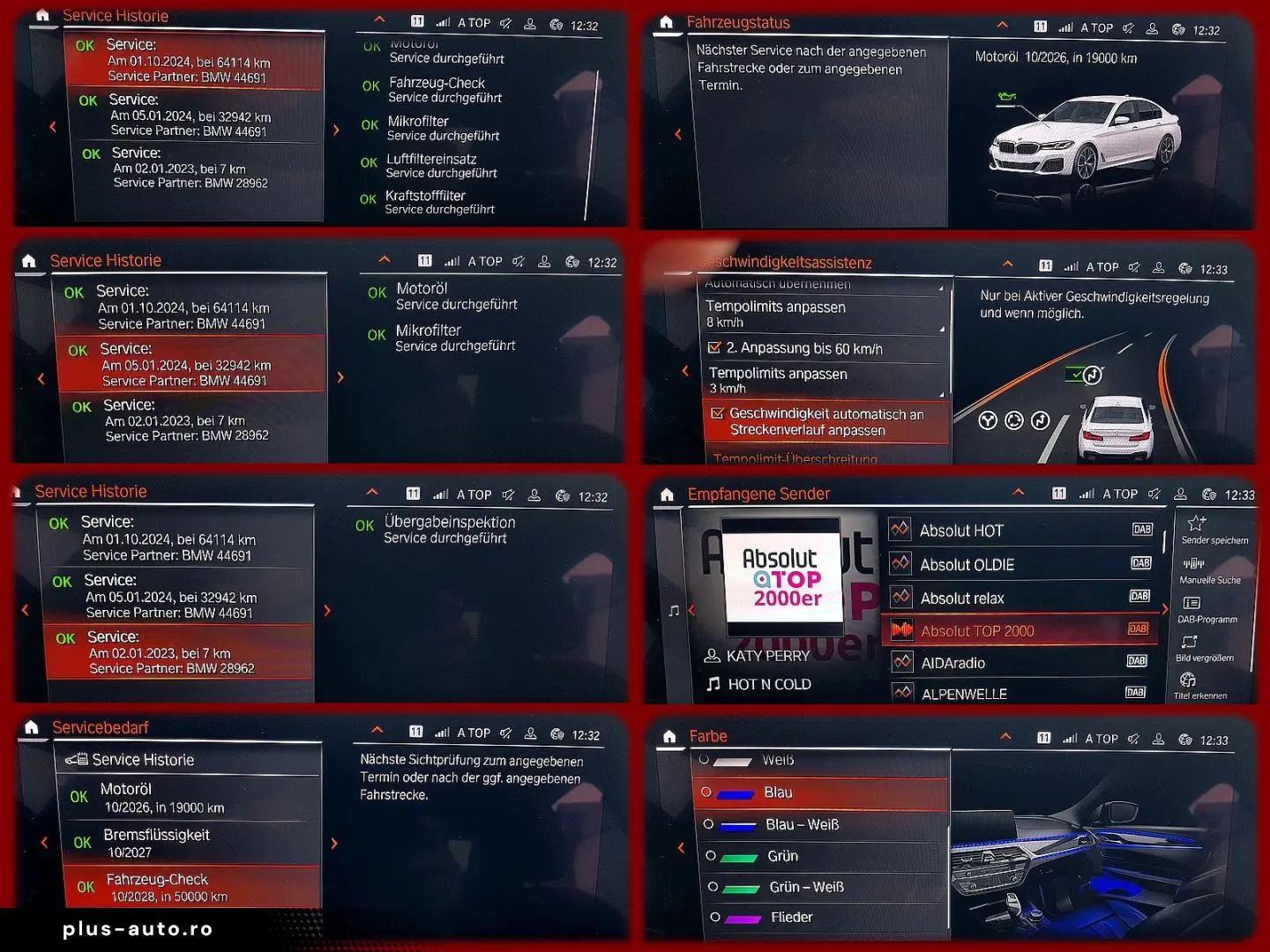
Task: Click Bild vergrößern to enlarge the image
Action: pyautogui.click(x=1204, y=649)
